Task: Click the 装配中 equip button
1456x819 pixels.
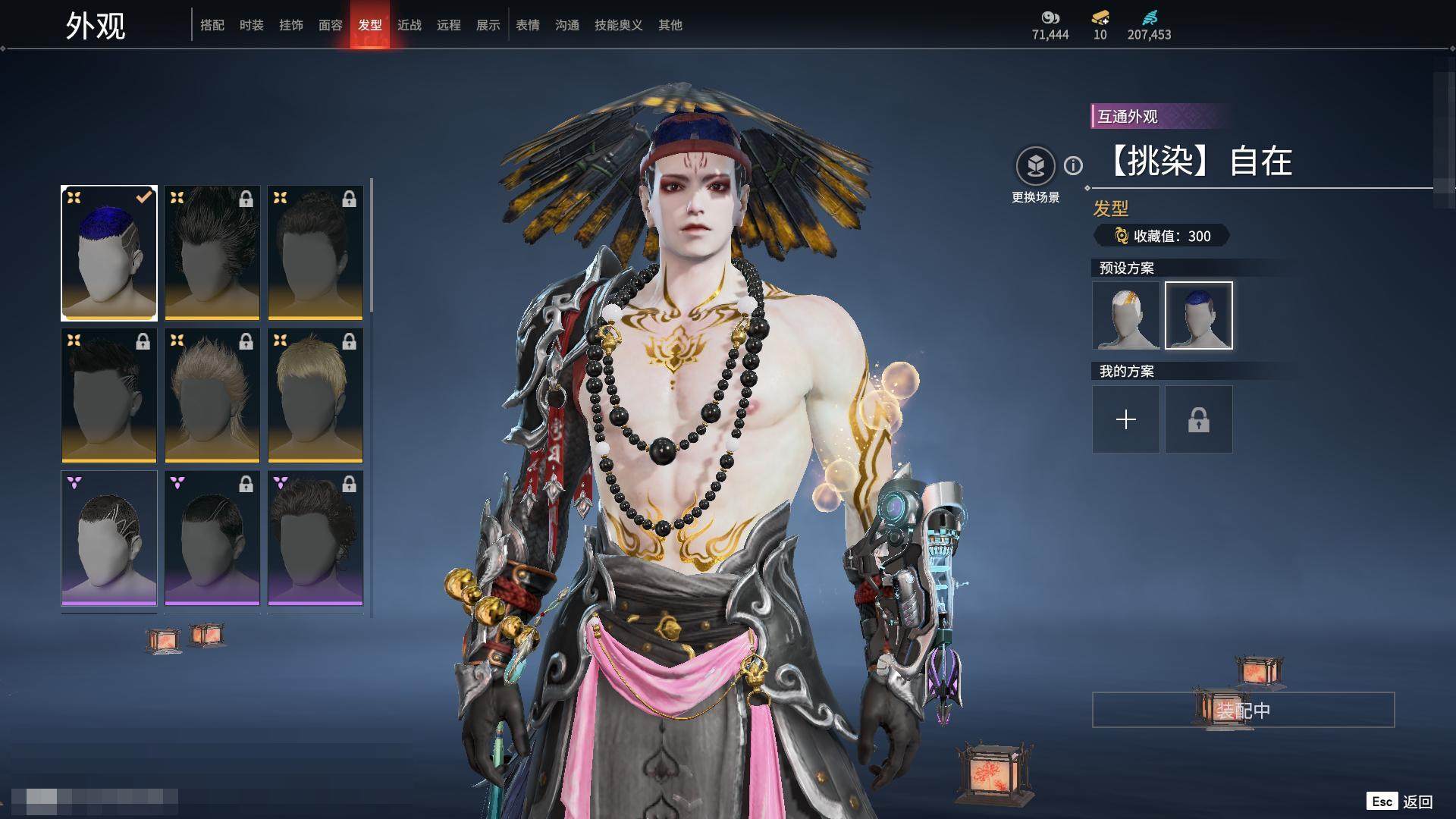Action: coord(1243,711)
